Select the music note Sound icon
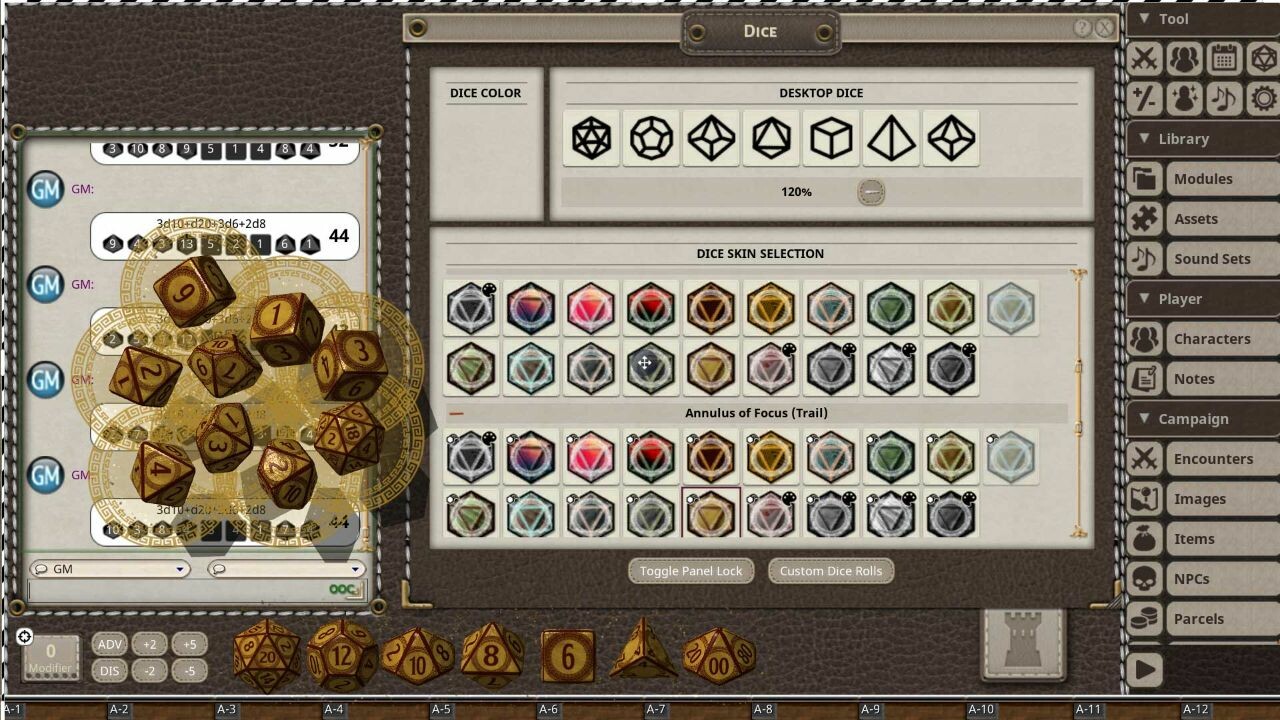 click(1222, 100)
